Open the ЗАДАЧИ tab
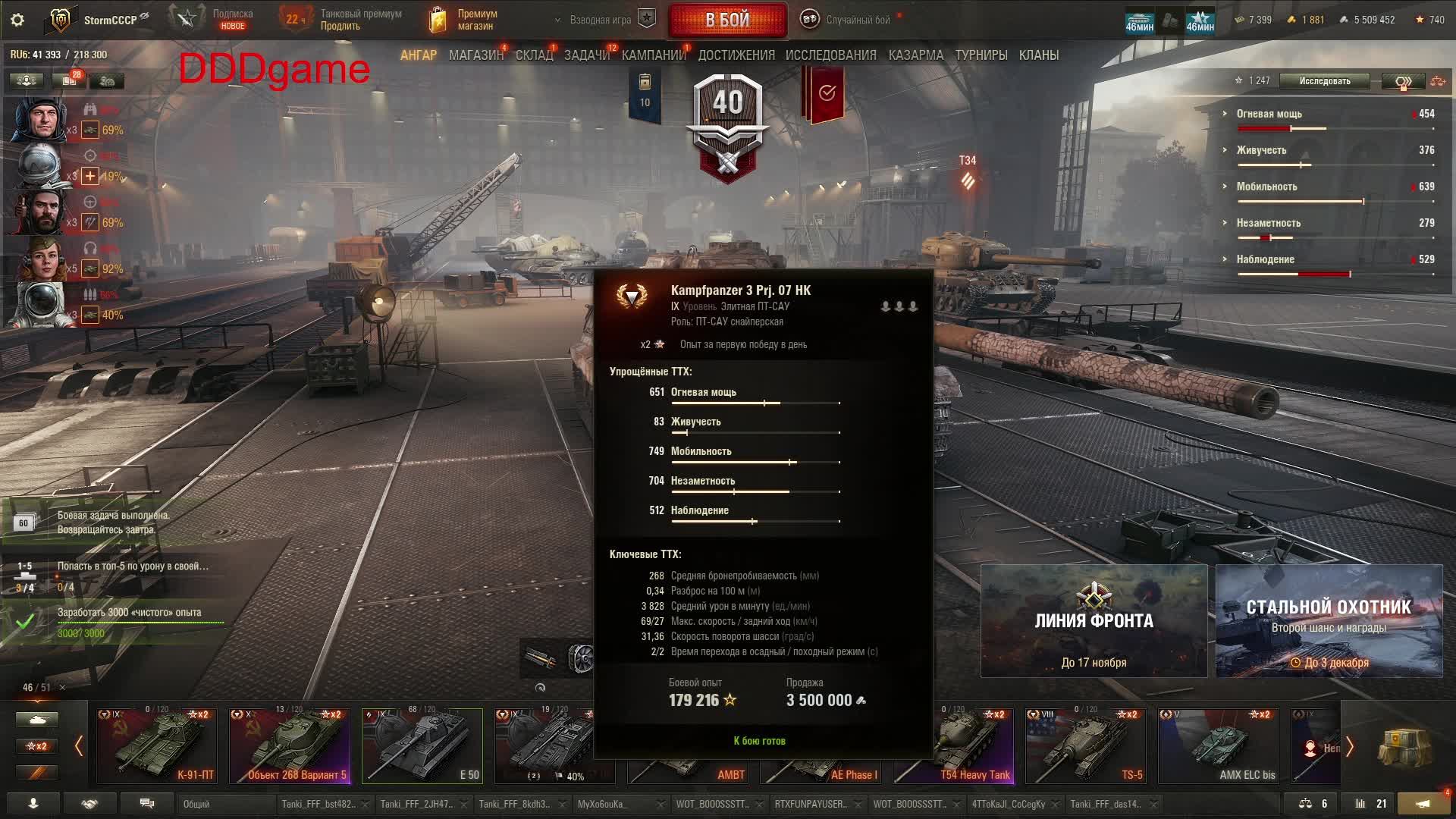This screenshot has height=819, width=1456. point(586,55)
